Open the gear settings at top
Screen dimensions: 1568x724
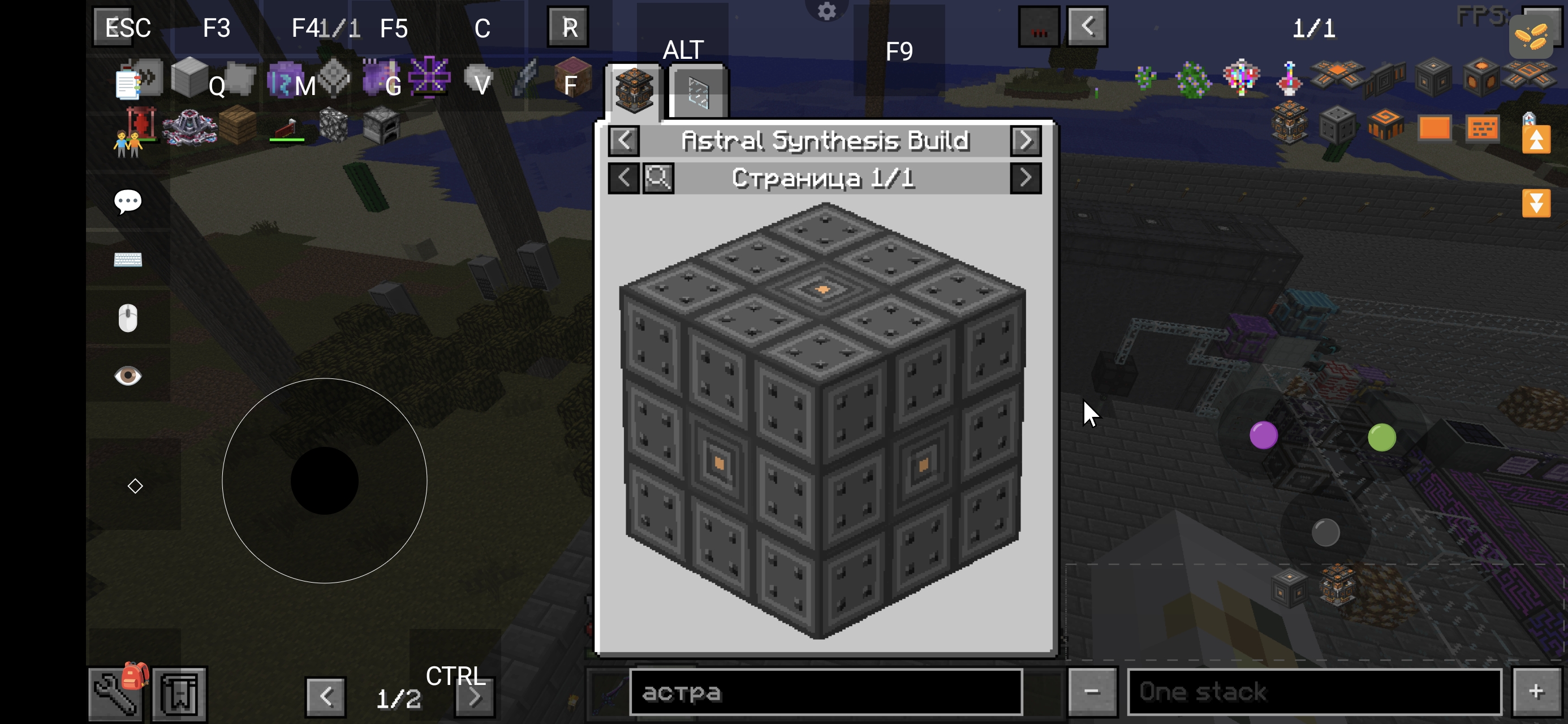[826, 11]
